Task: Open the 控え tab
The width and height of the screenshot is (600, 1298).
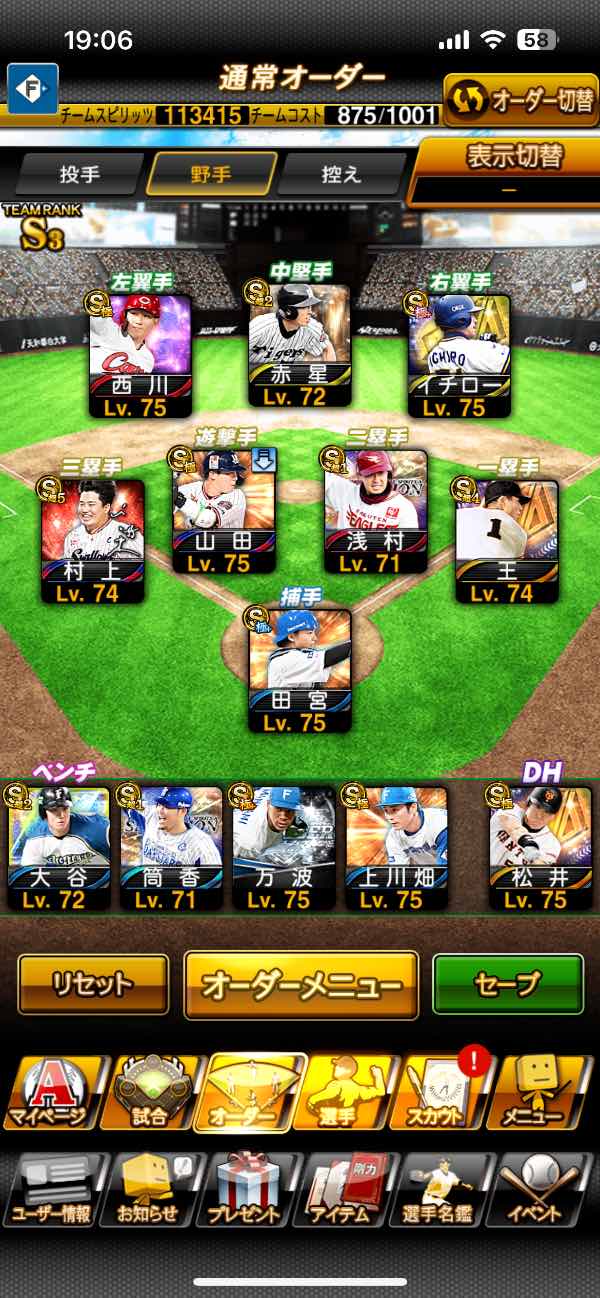Action: 341,175
